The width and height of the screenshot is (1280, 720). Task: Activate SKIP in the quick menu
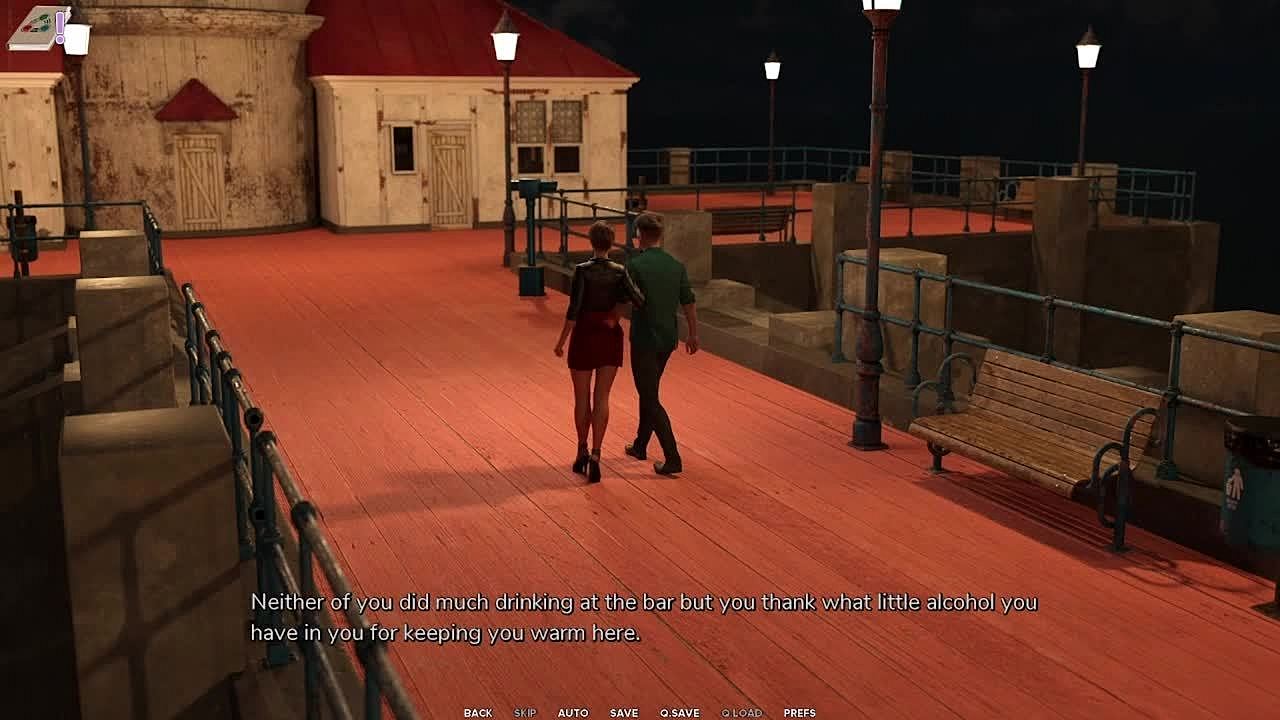525,713
